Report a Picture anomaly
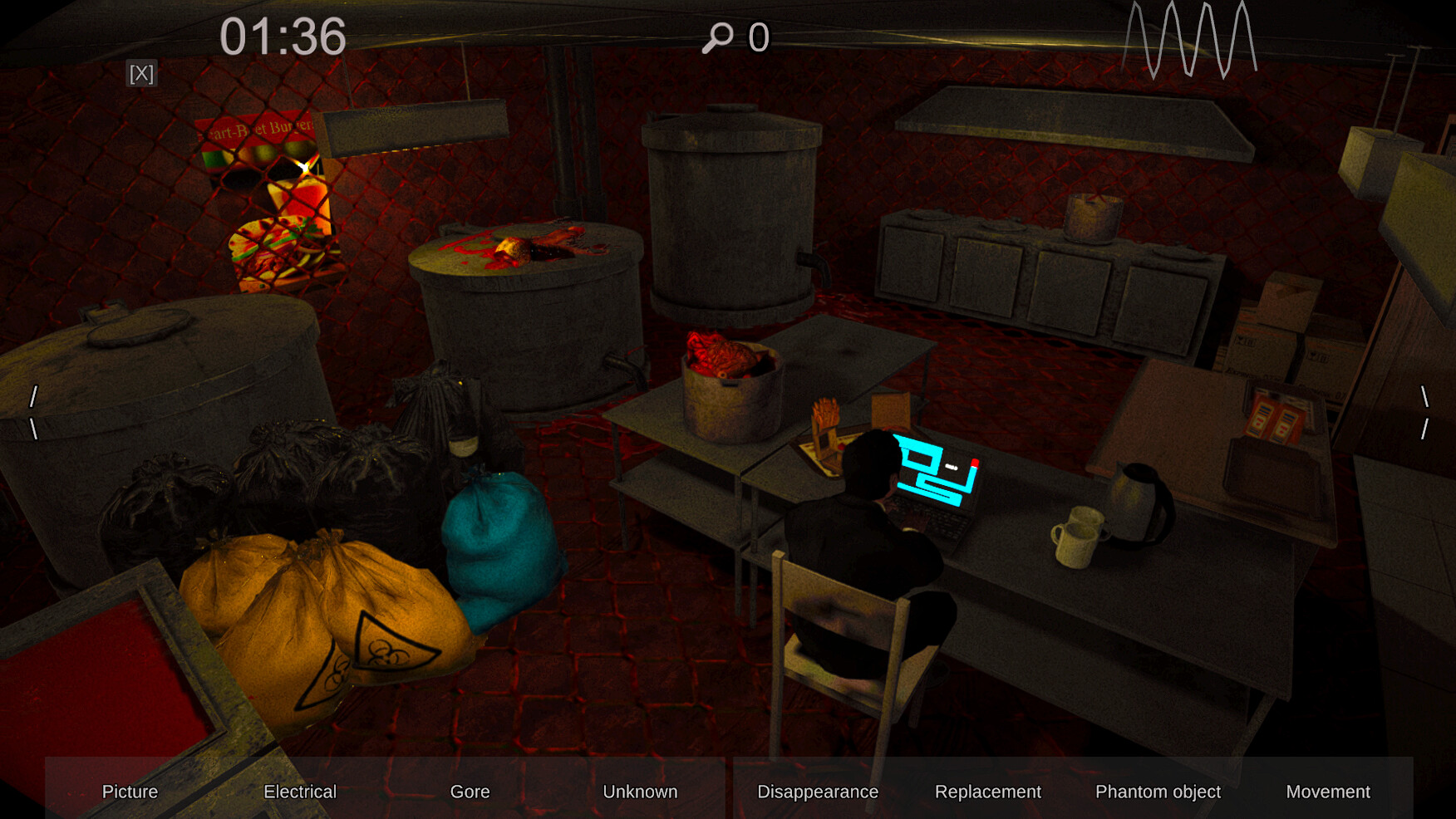This screenshot has height=819, width=1456. pyautogui.click(x=130, y=792)
